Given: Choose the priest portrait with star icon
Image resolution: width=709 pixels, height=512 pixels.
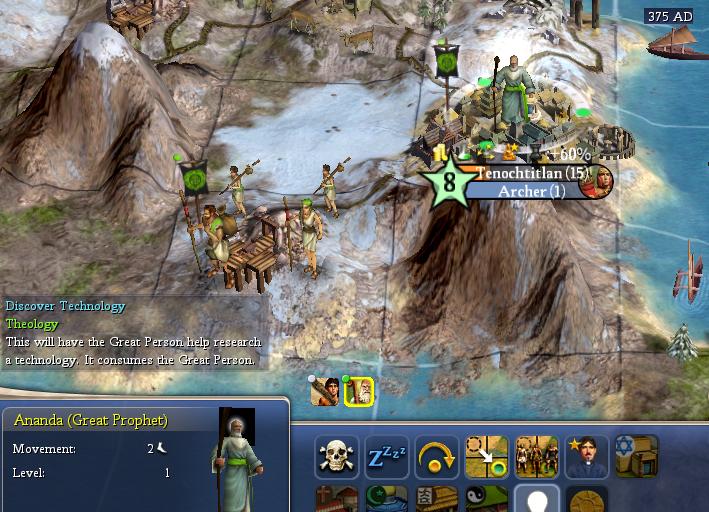Looking at the screenshot, I should point(587,457).
